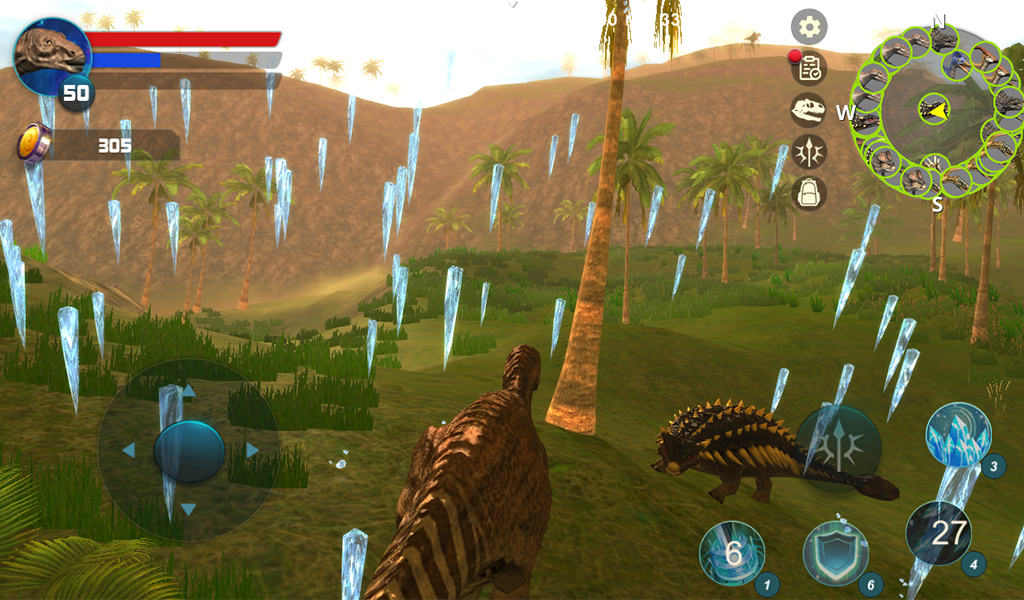Click the gold coin currency icon

point(34,144)
